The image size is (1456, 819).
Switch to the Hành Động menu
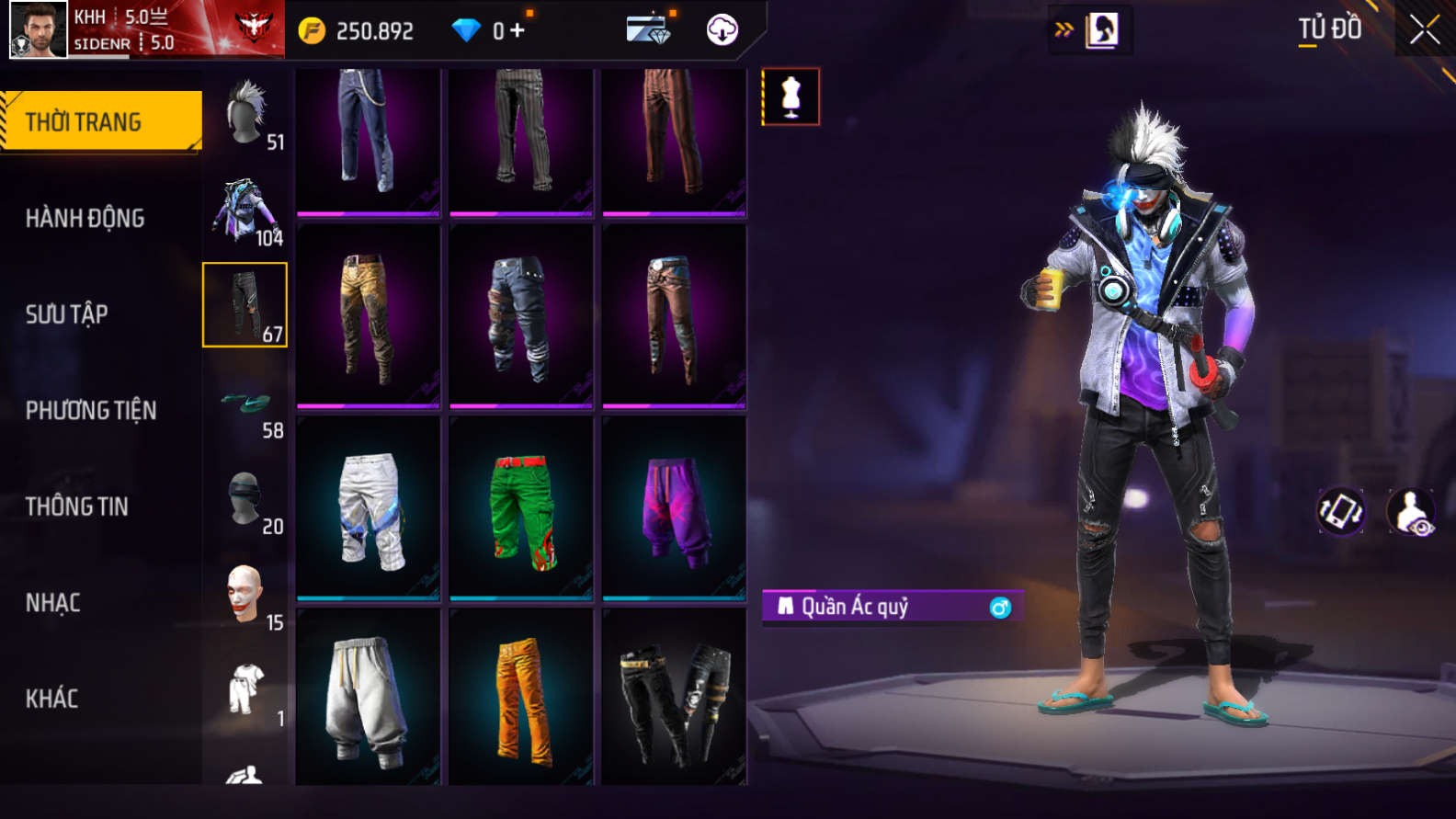click(x=85, y=218)
